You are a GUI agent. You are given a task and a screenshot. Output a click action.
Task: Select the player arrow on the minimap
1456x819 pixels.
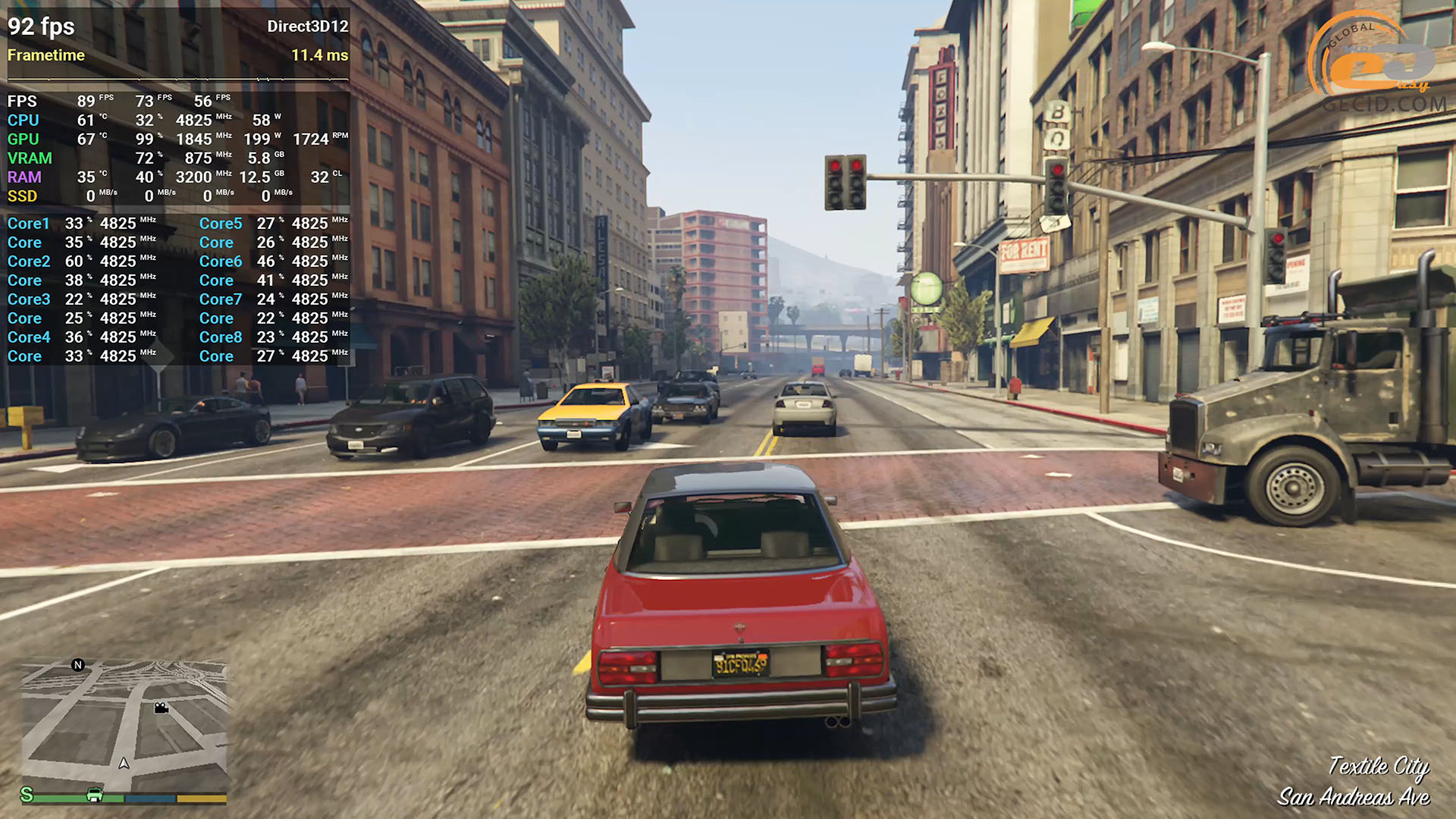124,763
